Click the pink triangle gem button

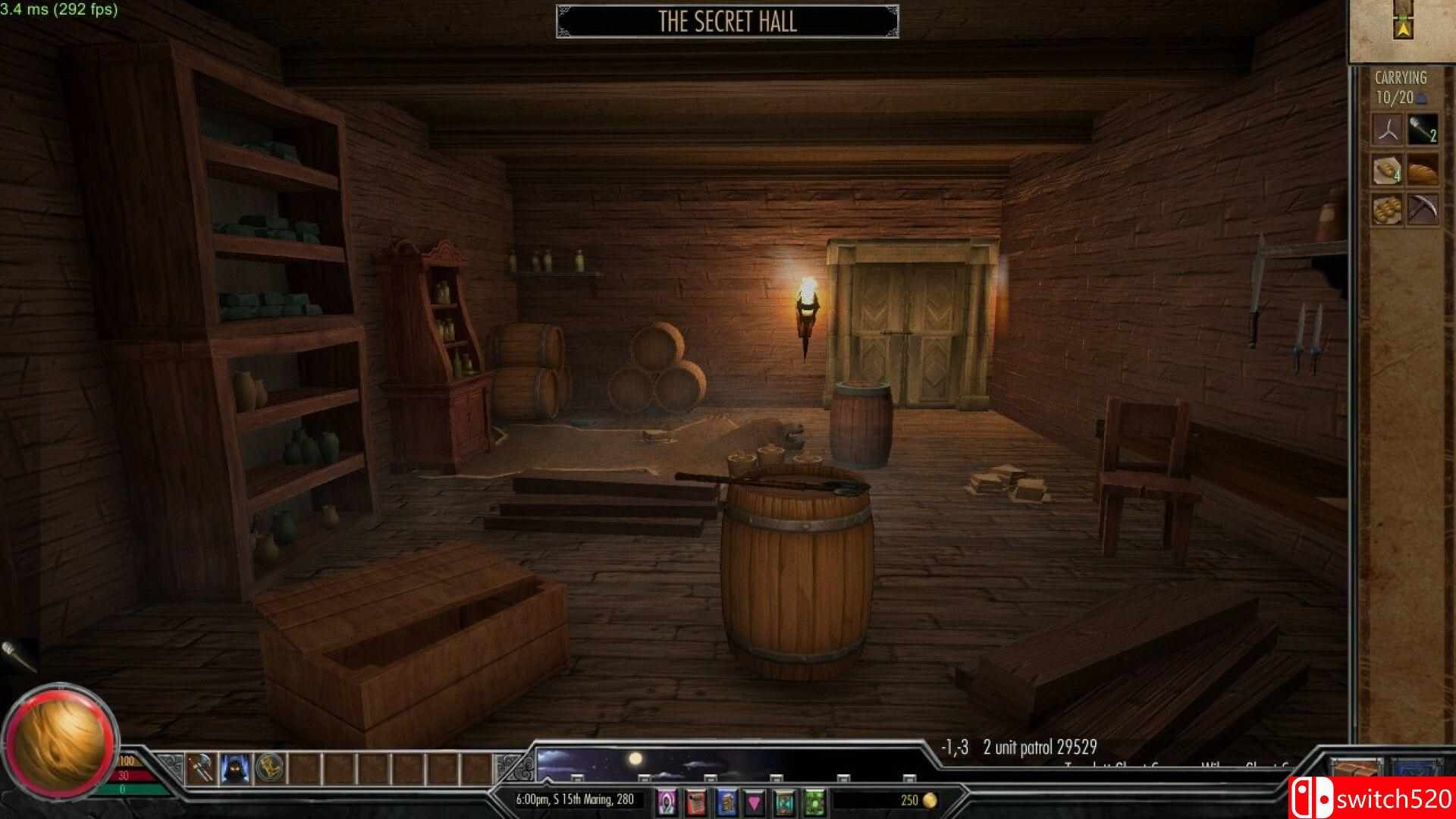[755, 801]
